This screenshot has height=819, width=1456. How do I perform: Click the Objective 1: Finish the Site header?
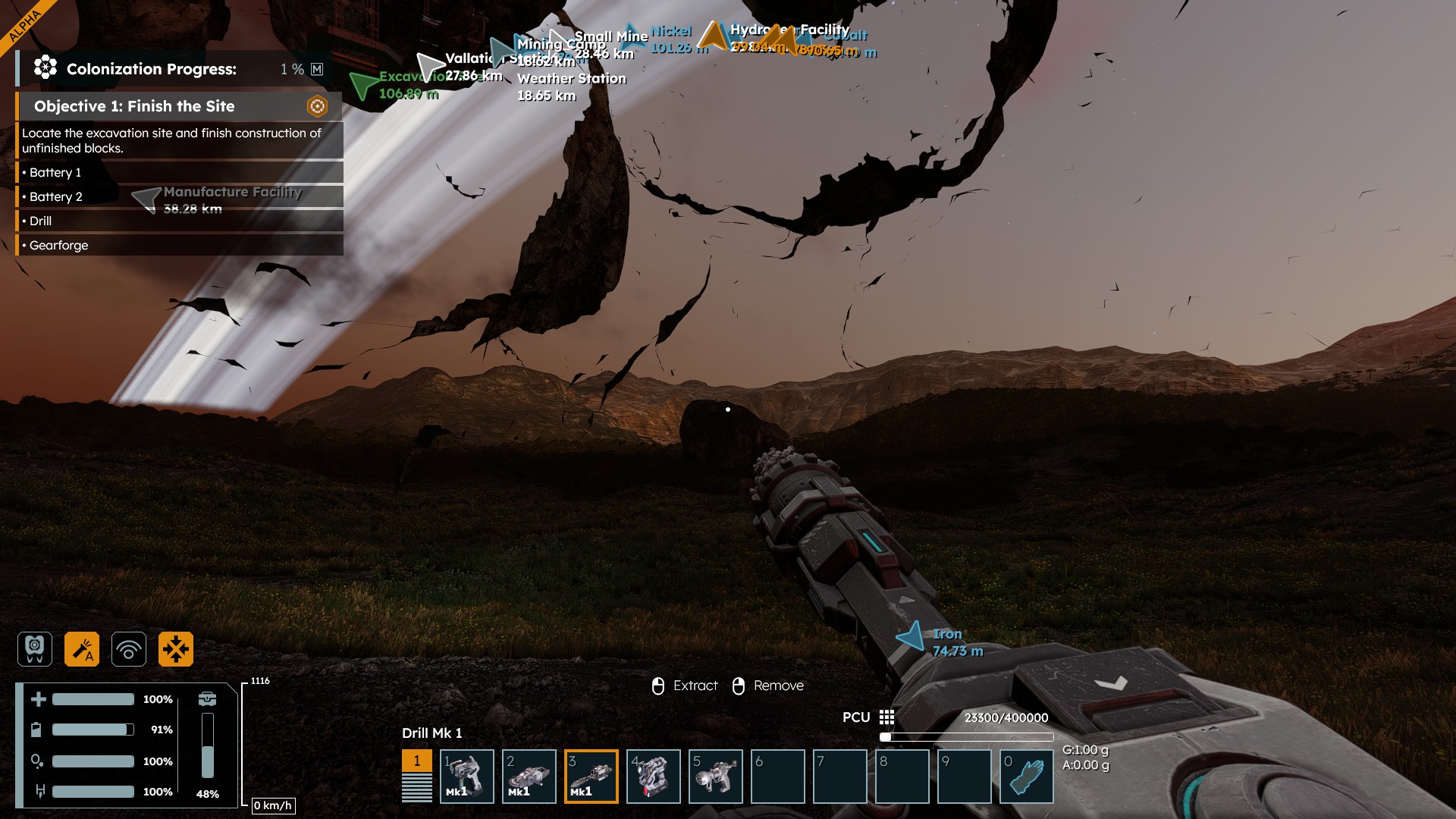coord(134,106)
